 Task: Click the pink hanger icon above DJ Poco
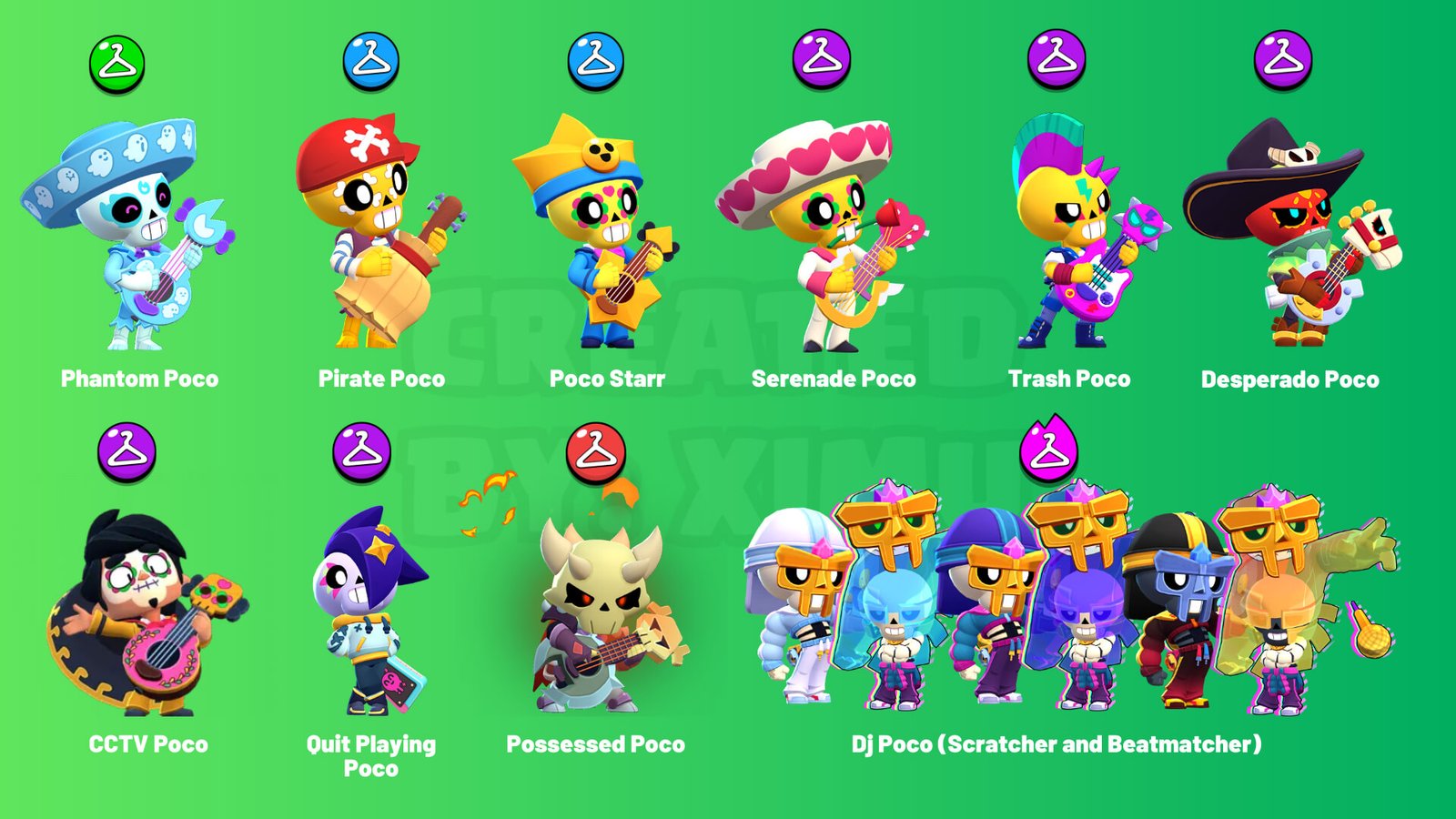pos(1048,450)
